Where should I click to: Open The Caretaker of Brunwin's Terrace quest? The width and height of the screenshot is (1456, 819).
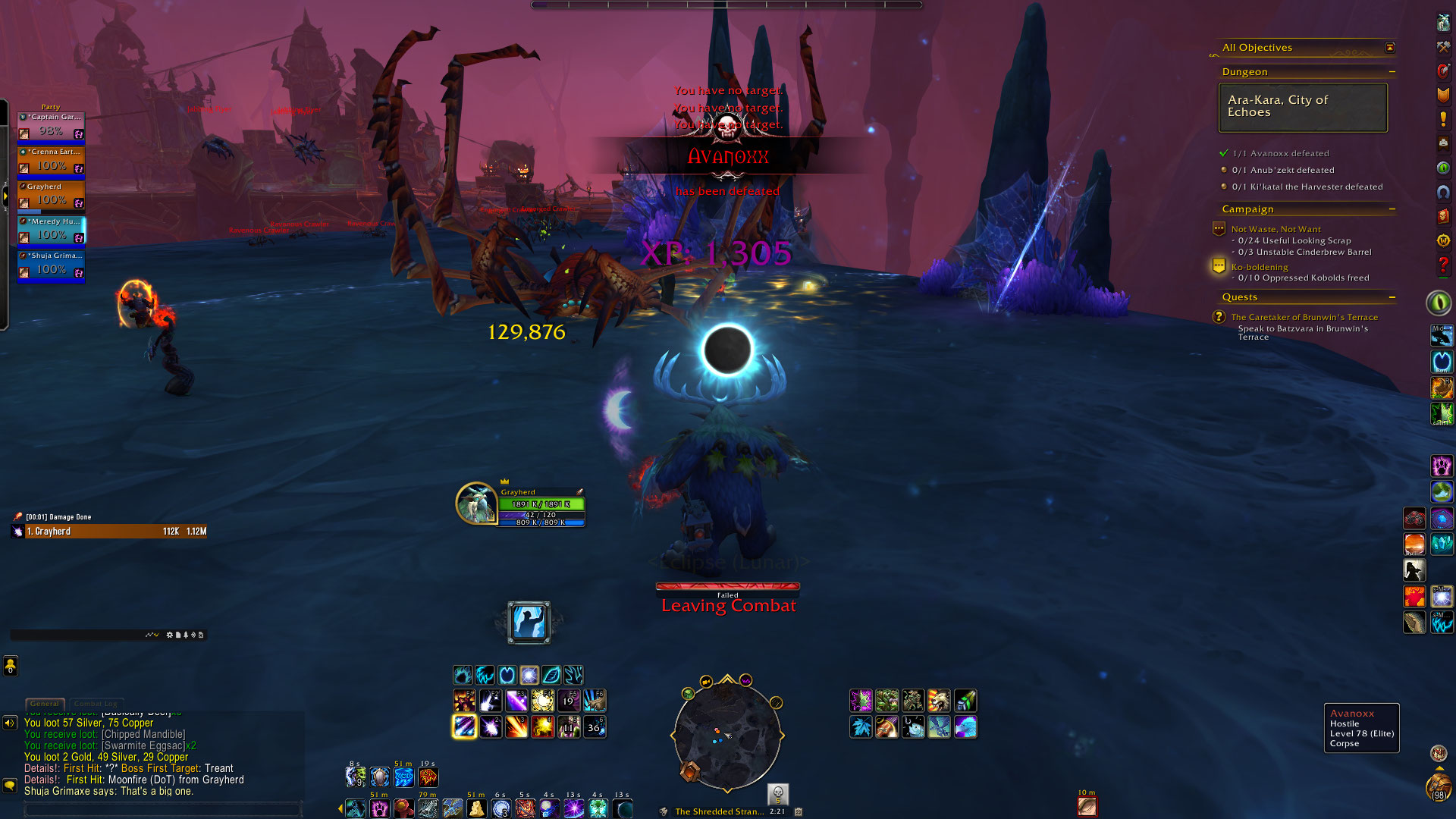[1304, 317]
